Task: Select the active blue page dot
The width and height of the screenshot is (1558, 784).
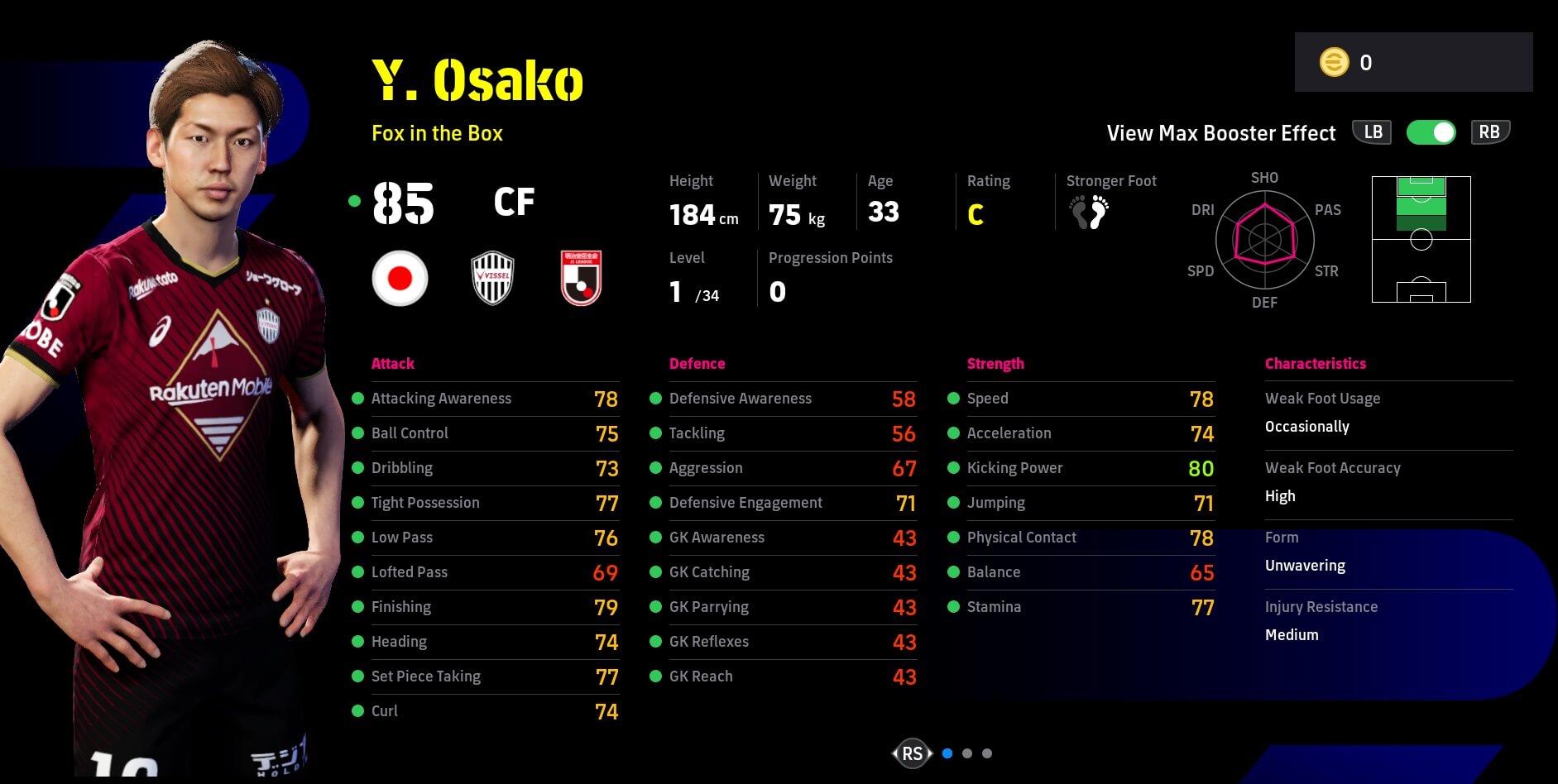Action: tap(947, 753)
